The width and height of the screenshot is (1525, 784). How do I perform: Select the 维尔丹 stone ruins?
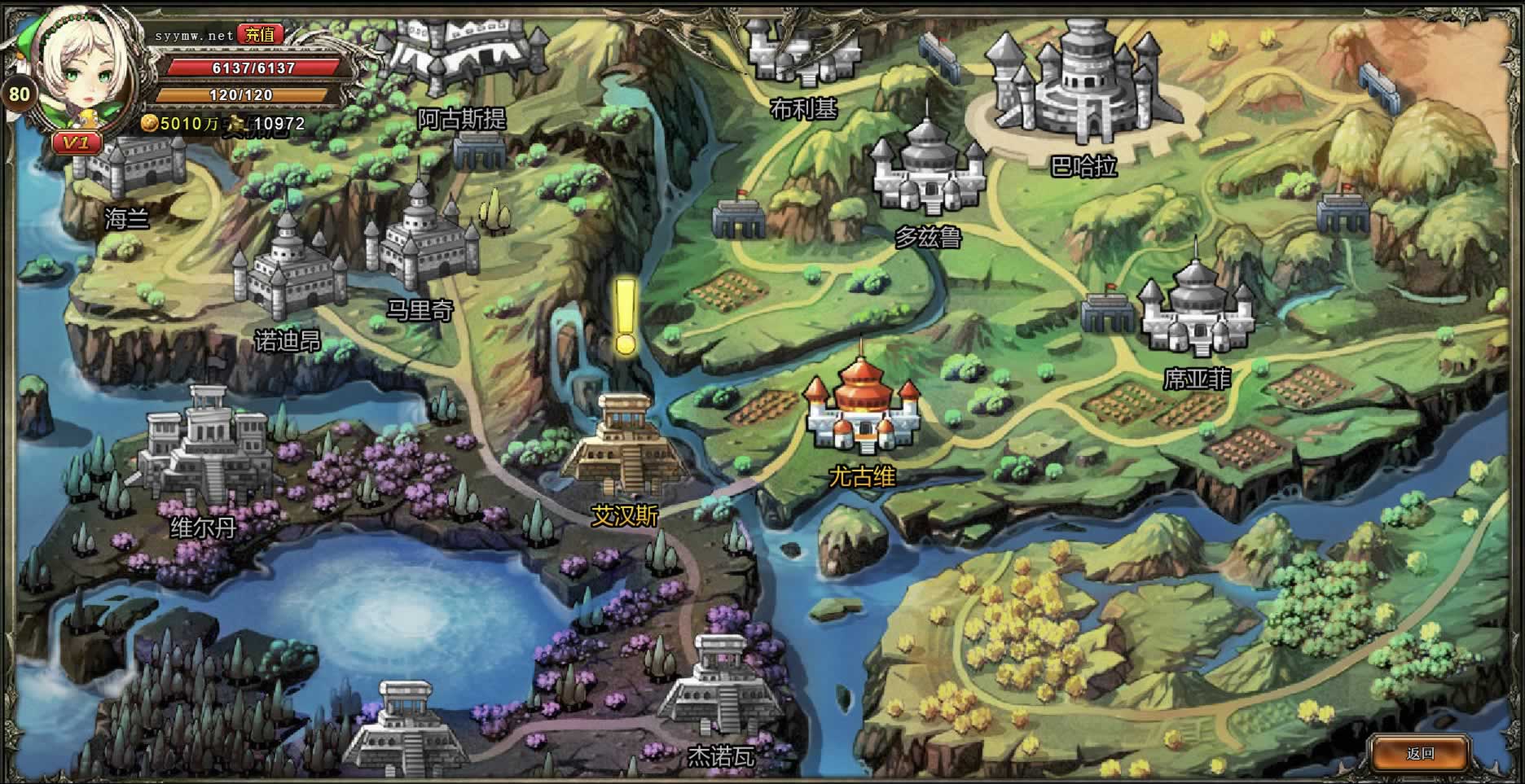pos(204,446)
